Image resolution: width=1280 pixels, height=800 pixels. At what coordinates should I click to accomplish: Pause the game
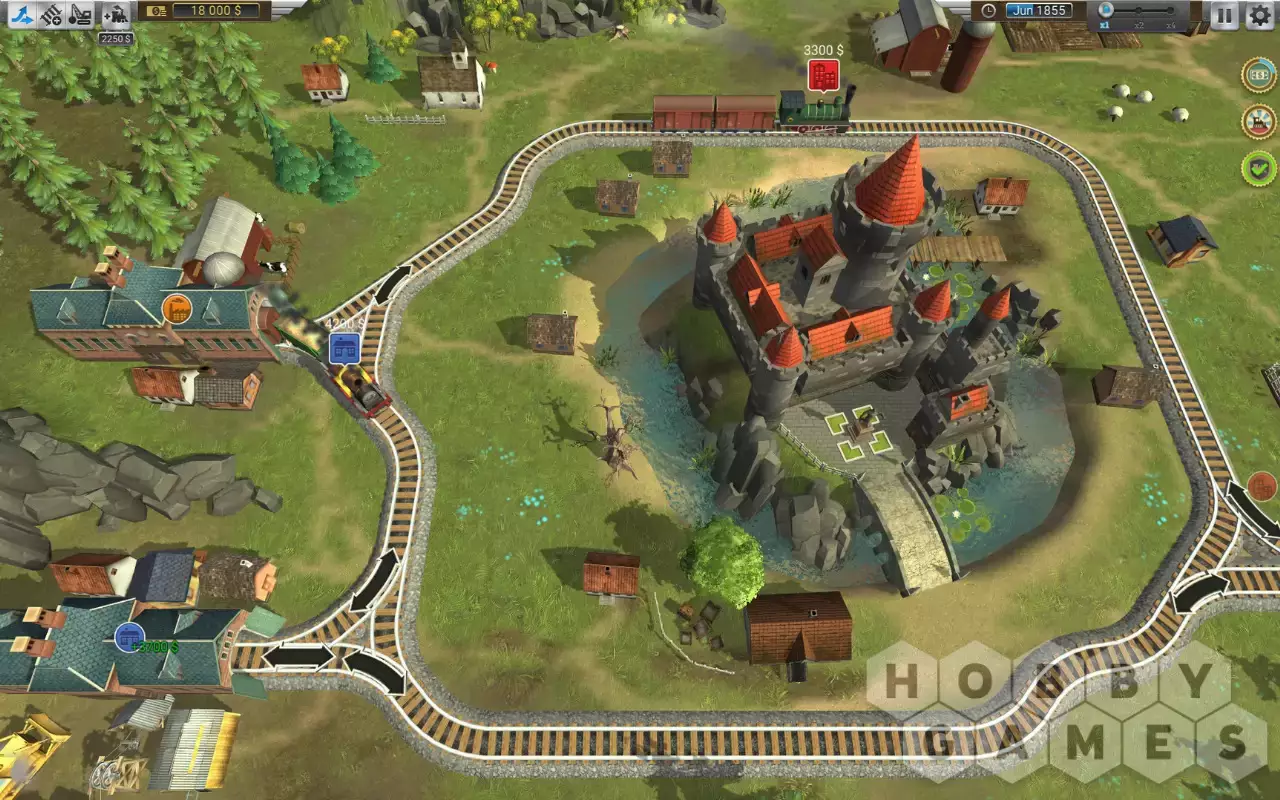click(1224, 14)
